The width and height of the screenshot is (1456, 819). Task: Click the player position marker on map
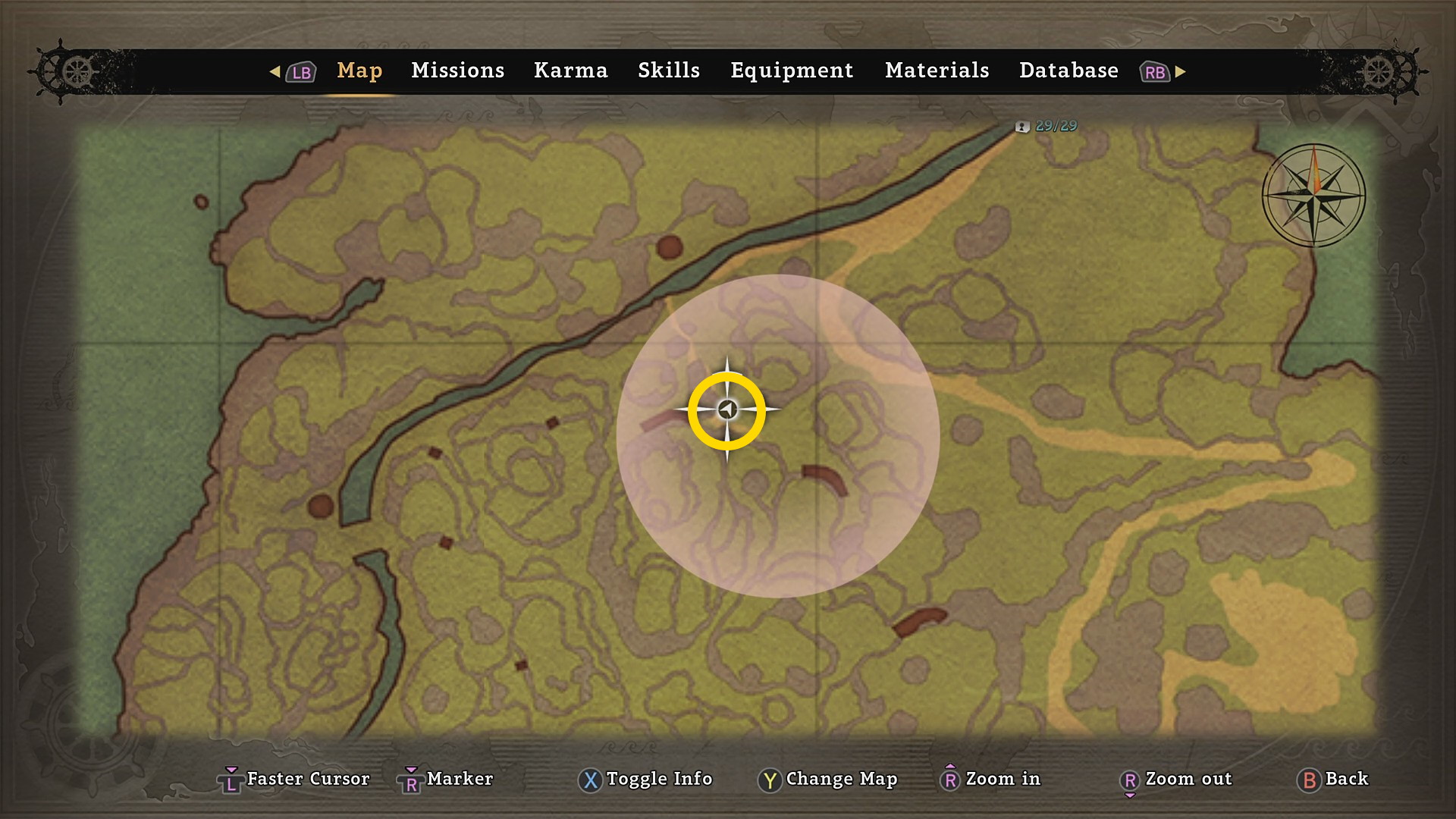pos(727,410)
